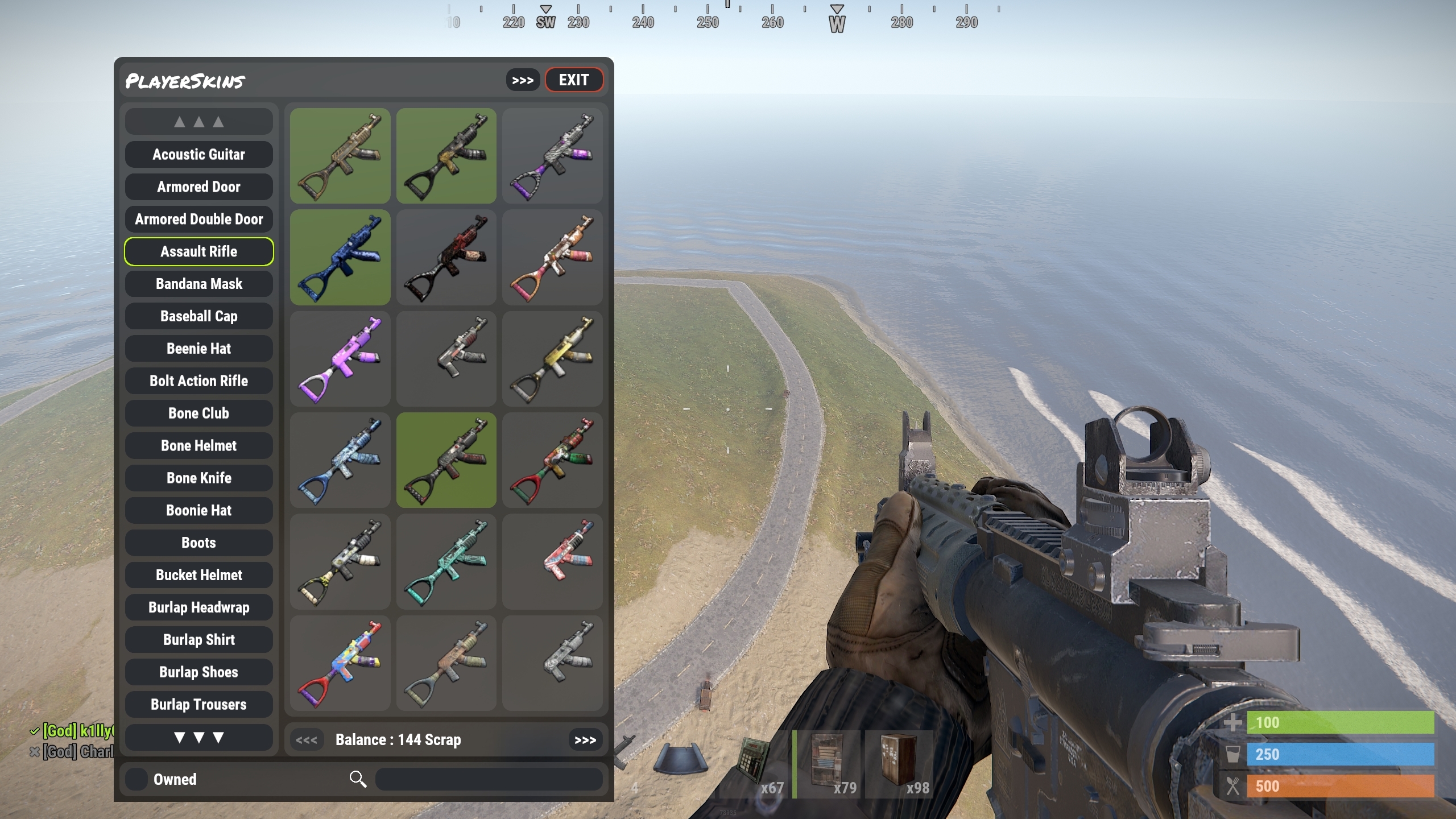Click the arrow button next to EXIT
1456x819 pixels.
click(522, 80)
